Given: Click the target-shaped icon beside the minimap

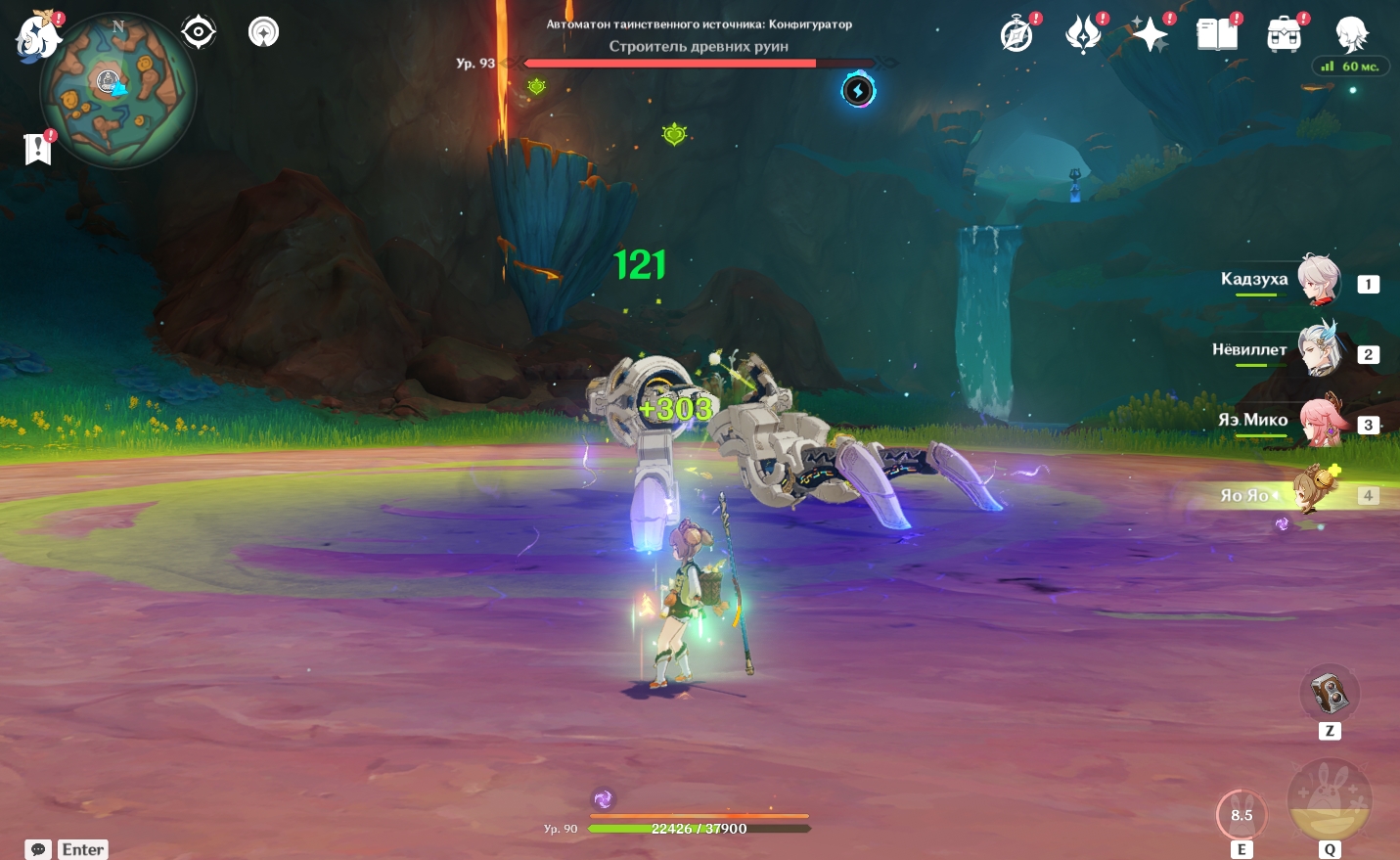Looking at the screenshot, I should click(x=198, y=32).
